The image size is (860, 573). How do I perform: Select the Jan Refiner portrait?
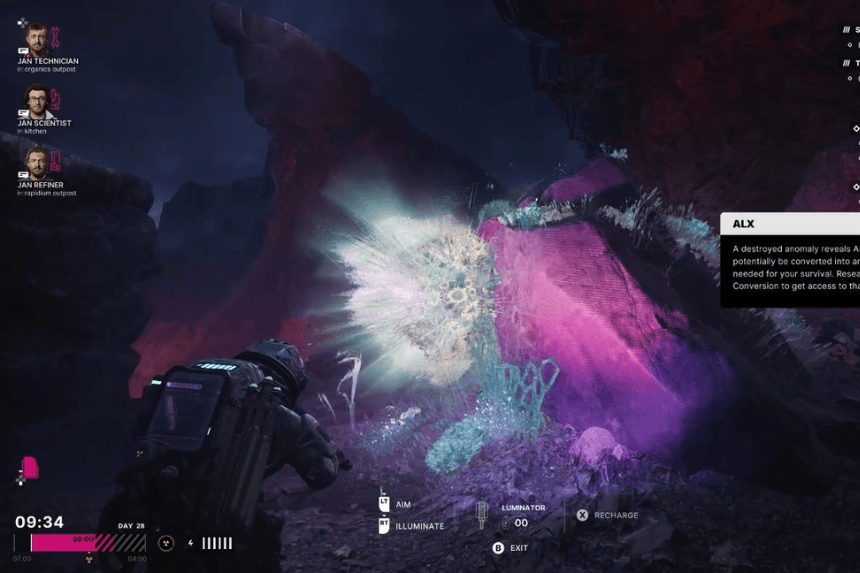(37, 163)
